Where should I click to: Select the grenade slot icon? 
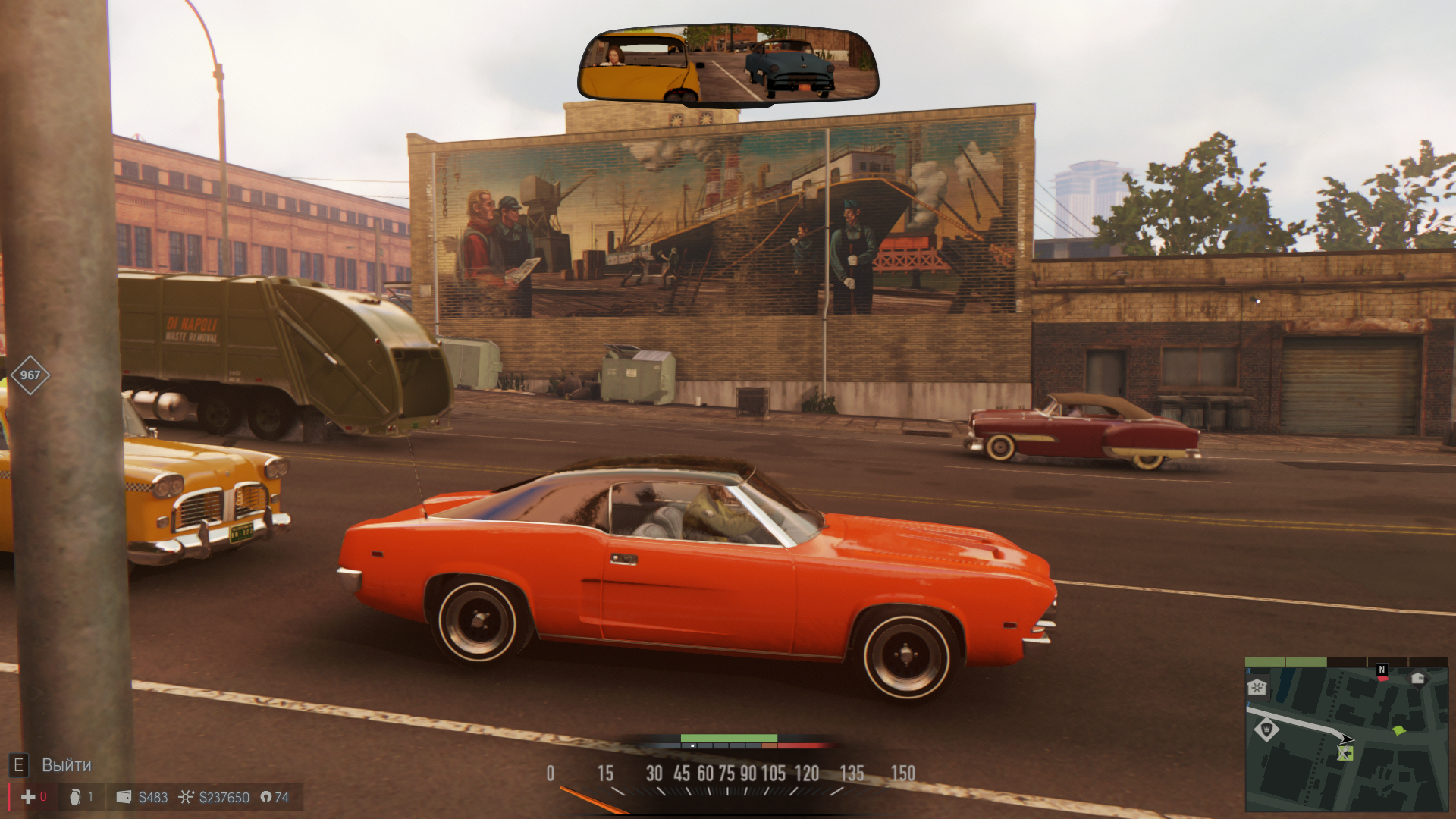75,797
